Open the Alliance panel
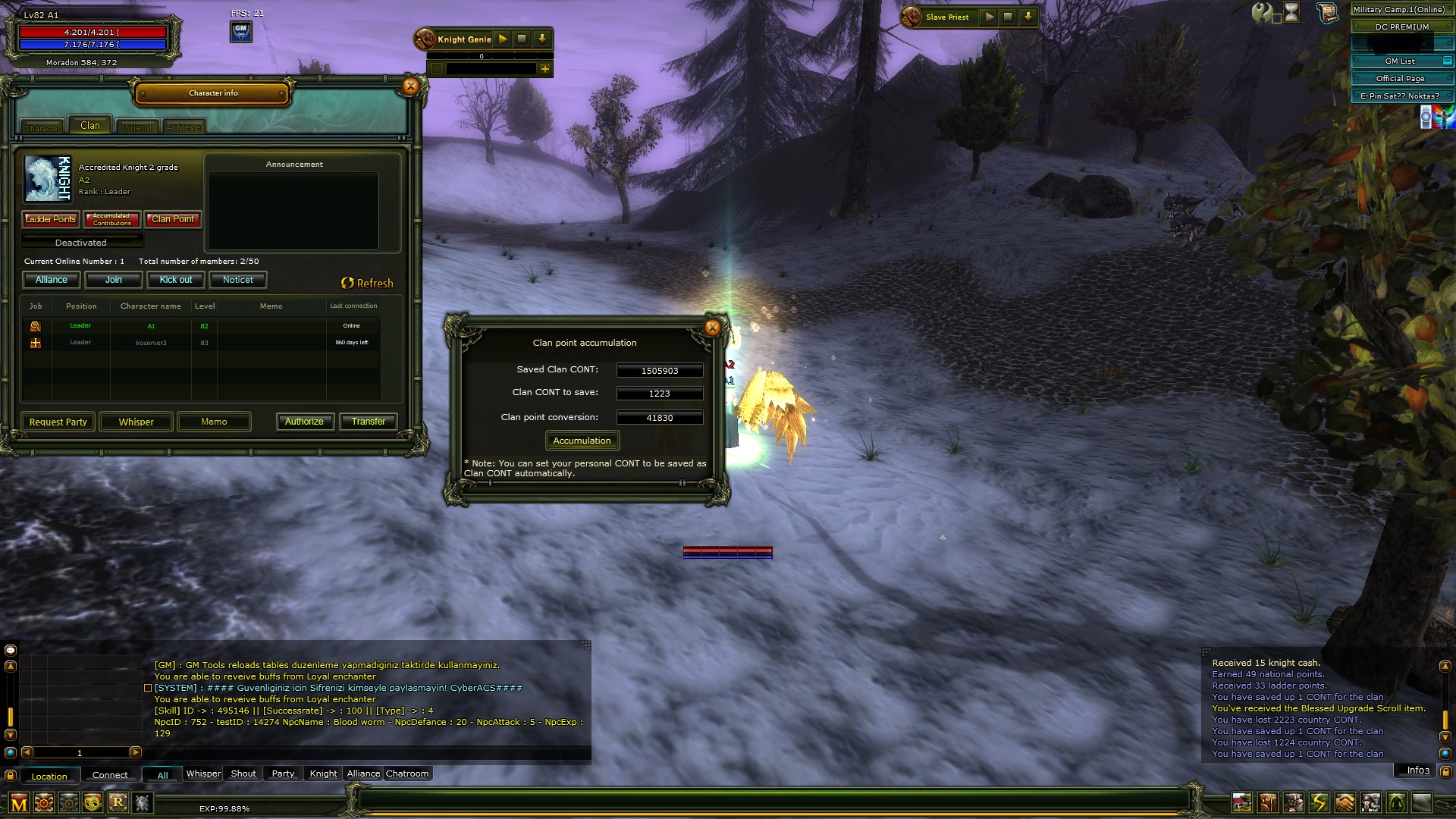Screen dimensions: 1456x819 (52, 280)
